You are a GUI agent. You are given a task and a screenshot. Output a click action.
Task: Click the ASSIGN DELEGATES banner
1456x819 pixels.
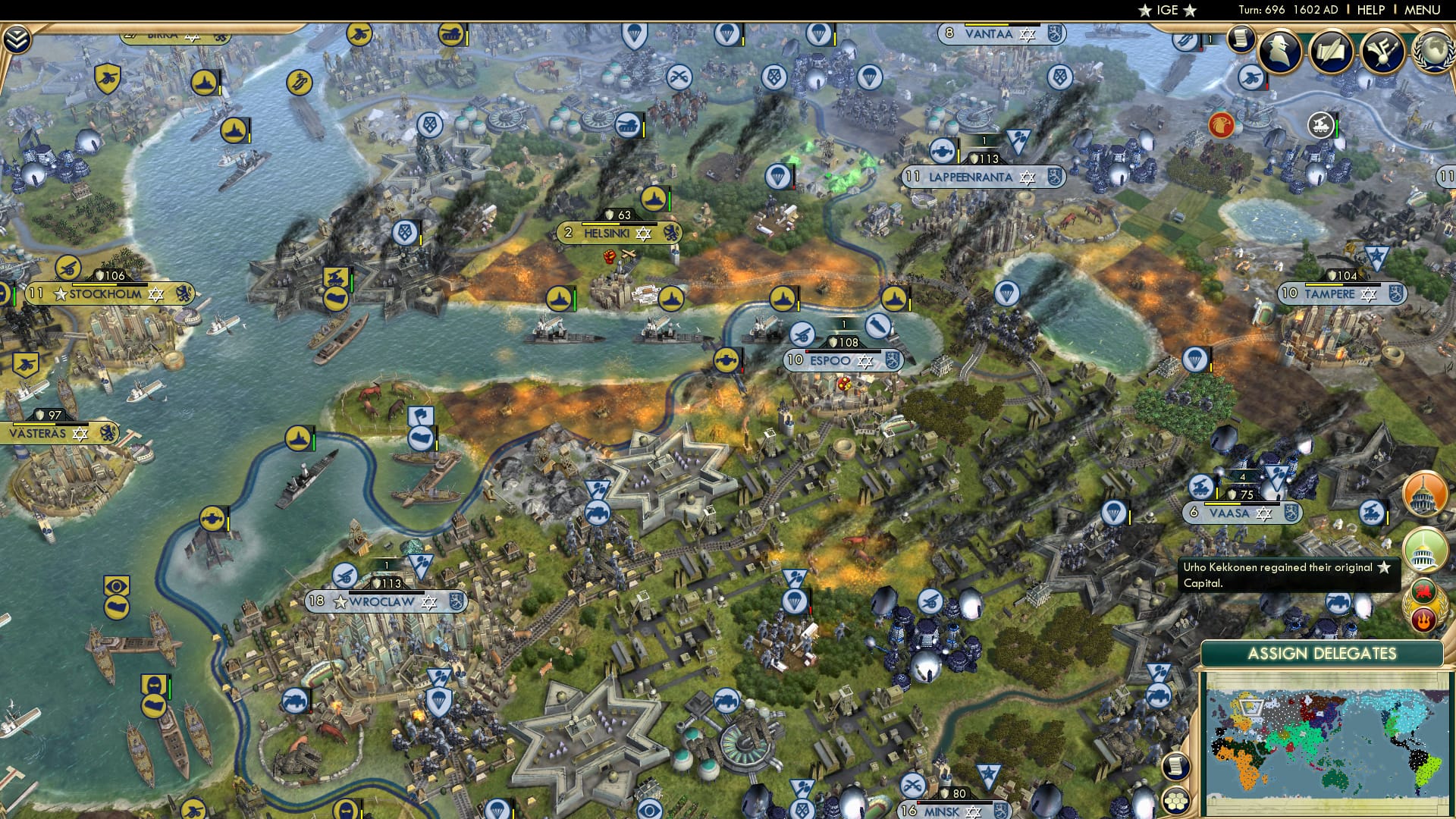click(1324, 651)
